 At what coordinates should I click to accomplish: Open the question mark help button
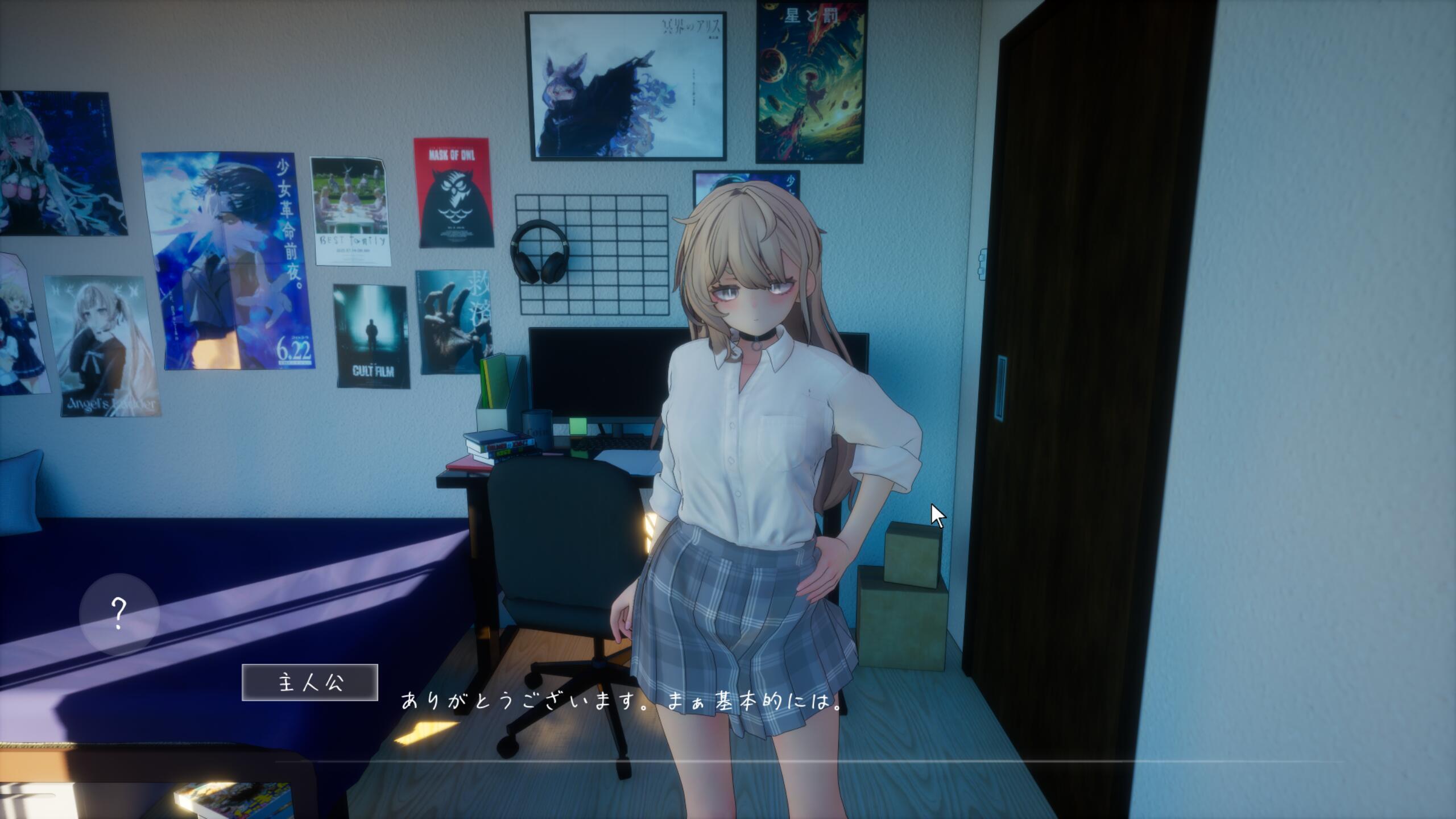coord(119,614)
